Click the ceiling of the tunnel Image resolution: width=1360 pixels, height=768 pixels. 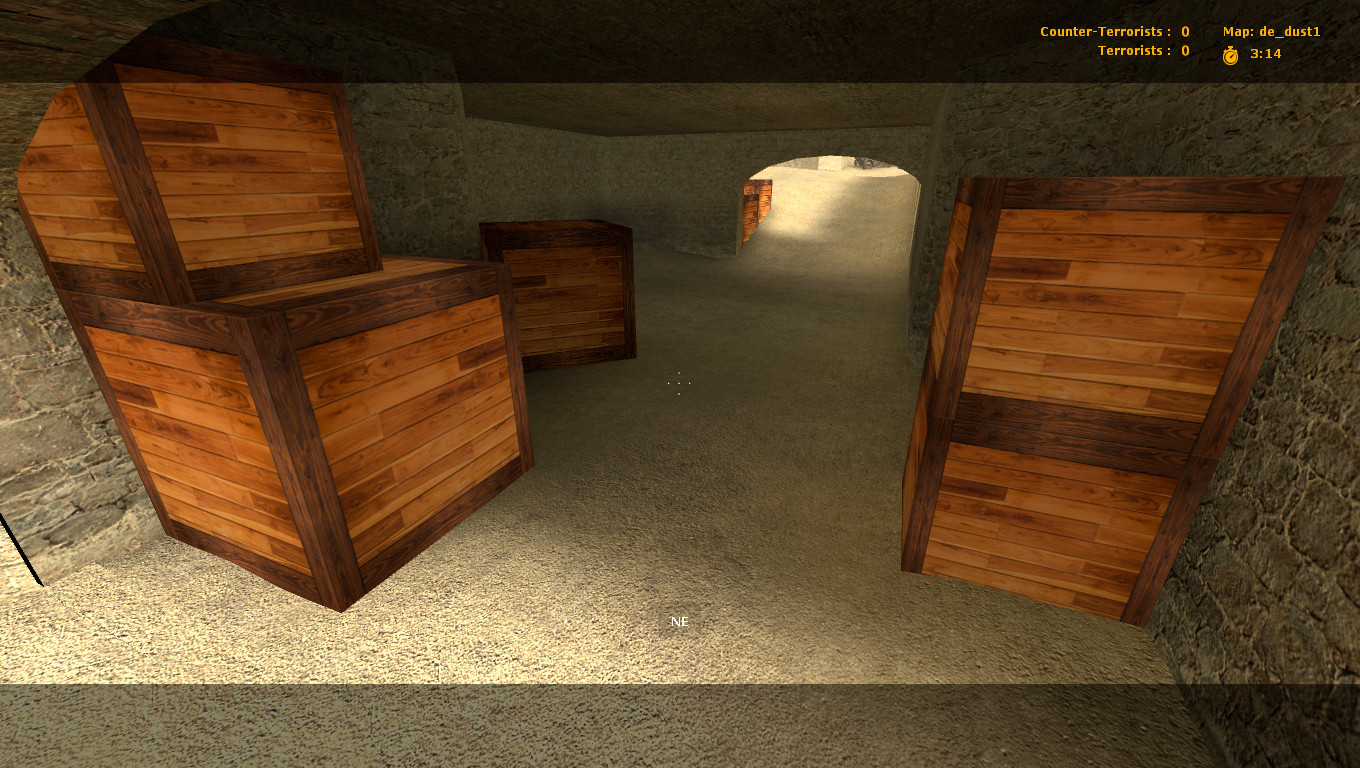pos(680,100)
